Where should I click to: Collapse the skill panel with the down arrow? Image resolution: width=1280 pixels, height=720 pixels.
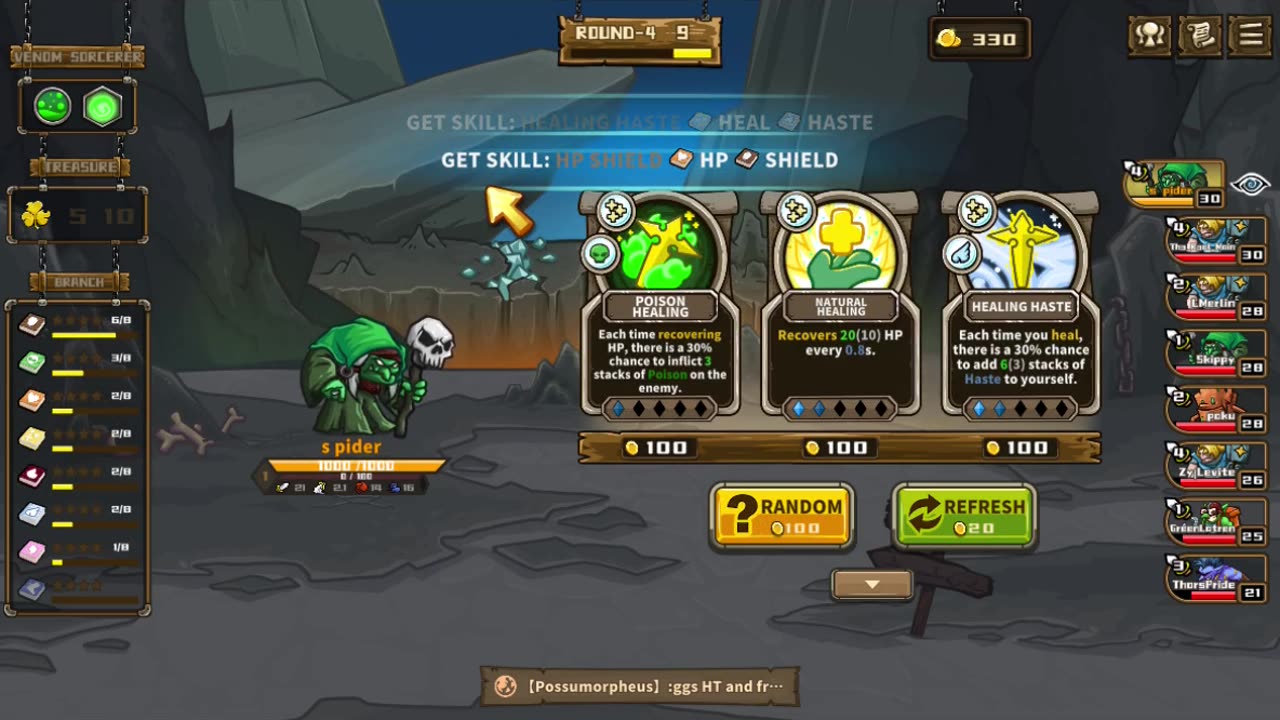click(x=872, y=585)
